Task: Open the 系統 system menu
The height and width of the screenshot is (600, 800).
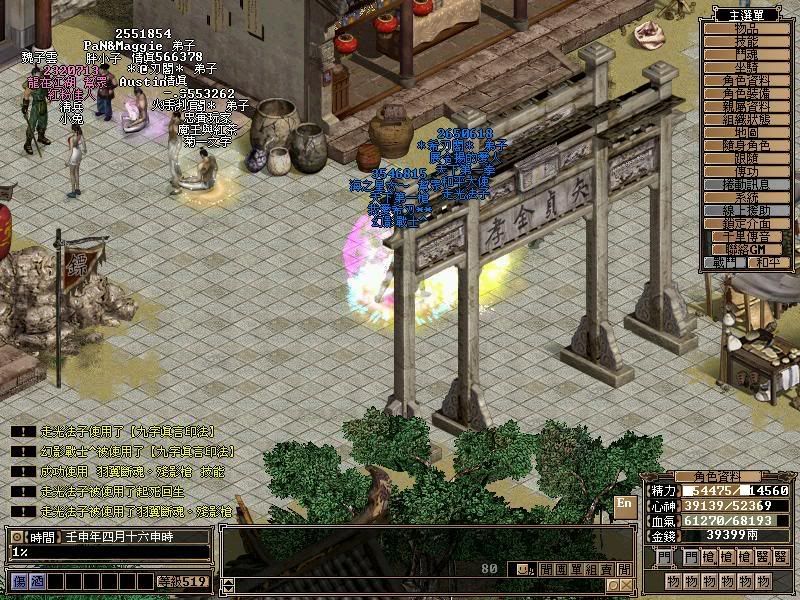Action: (747, 197)
